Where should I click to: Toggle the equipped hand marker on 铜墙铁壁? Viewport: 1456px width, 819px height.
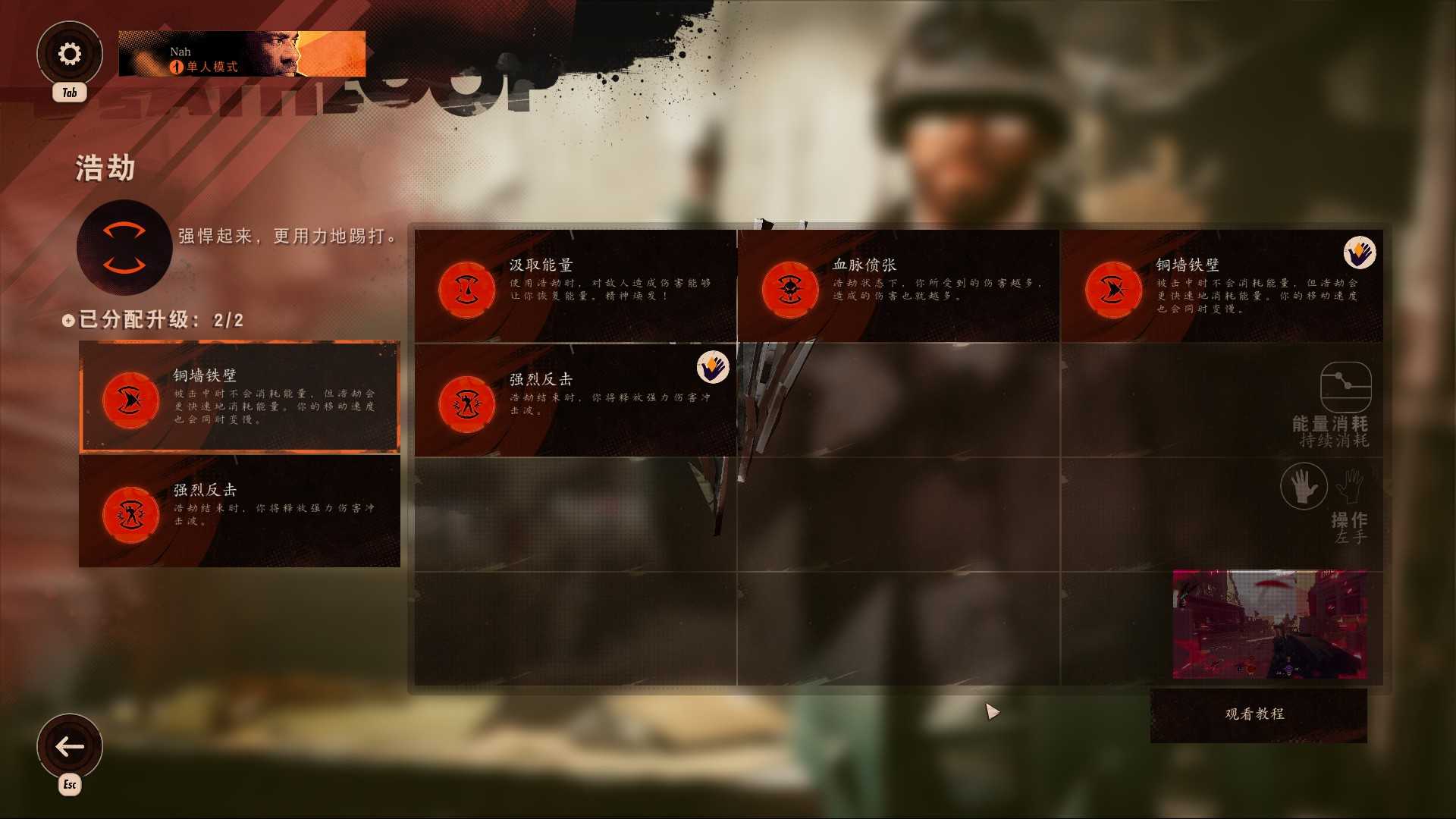click(1360, 255)
